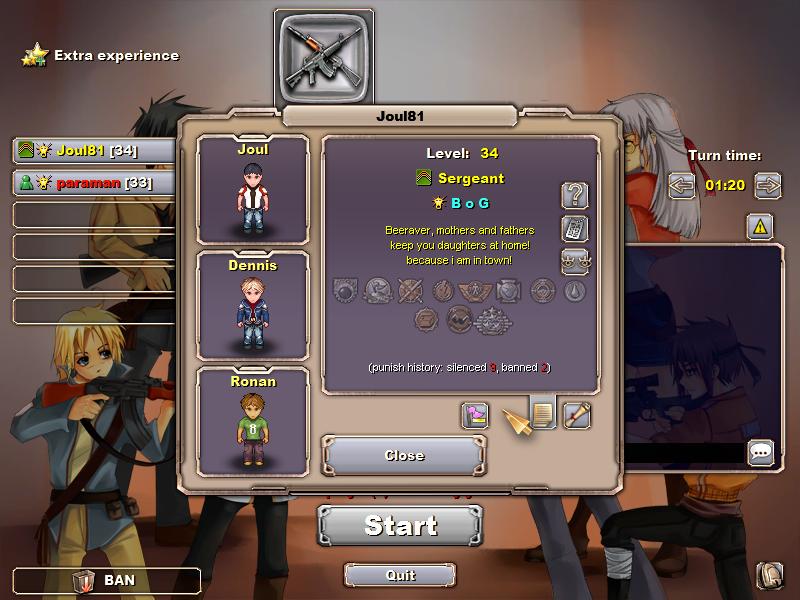
Task: Open the question mark help button
Action: [x=575, y=195]
